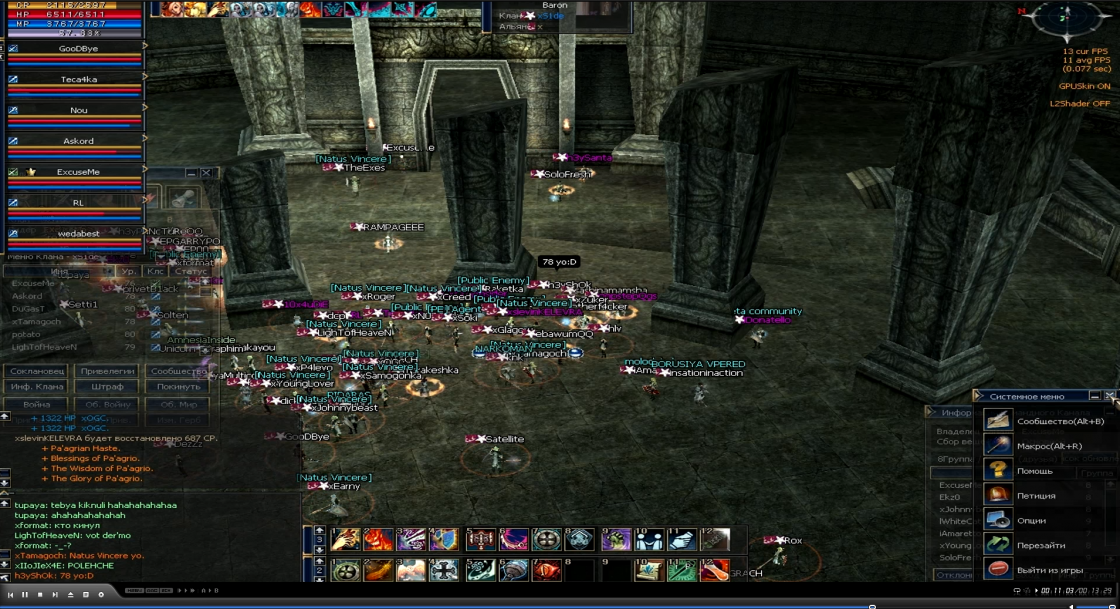Use the red potion in bottom hotbar slot 12
Viewport: 1120px width, 609px height.
tap(714, 571)
